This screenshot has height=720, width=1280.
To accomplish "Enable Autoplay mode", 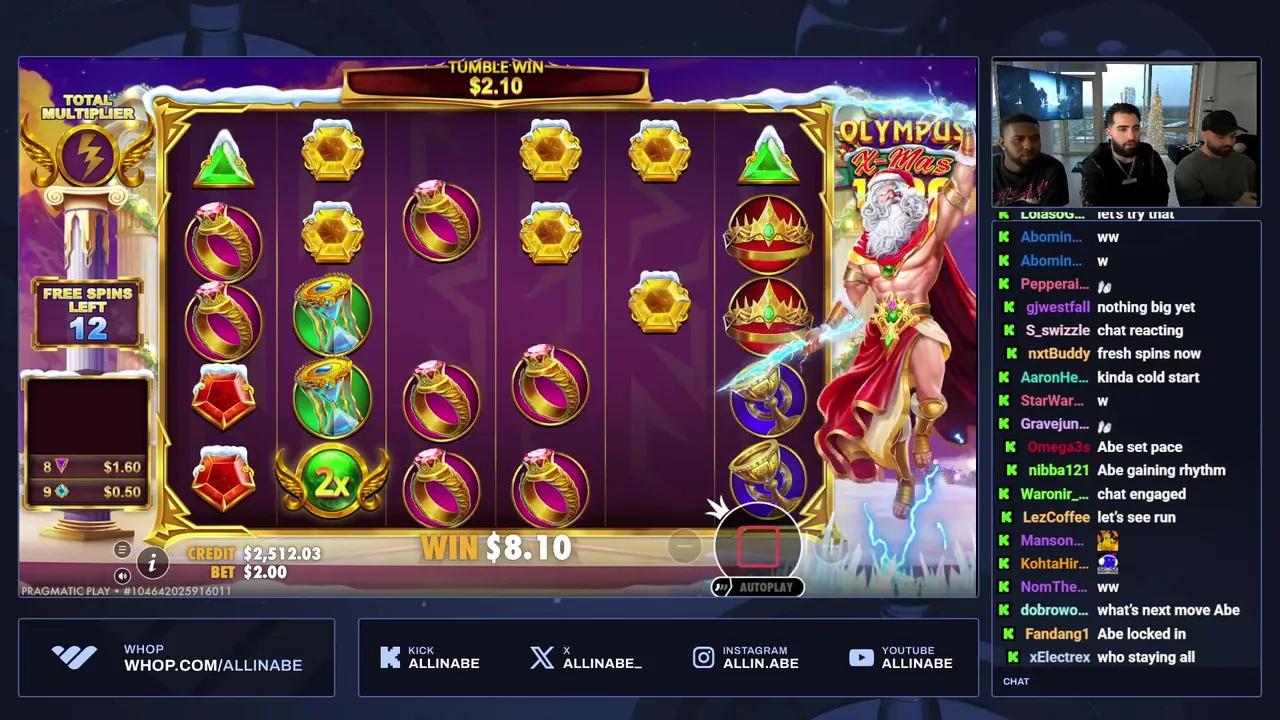I will tap(757, 587).
